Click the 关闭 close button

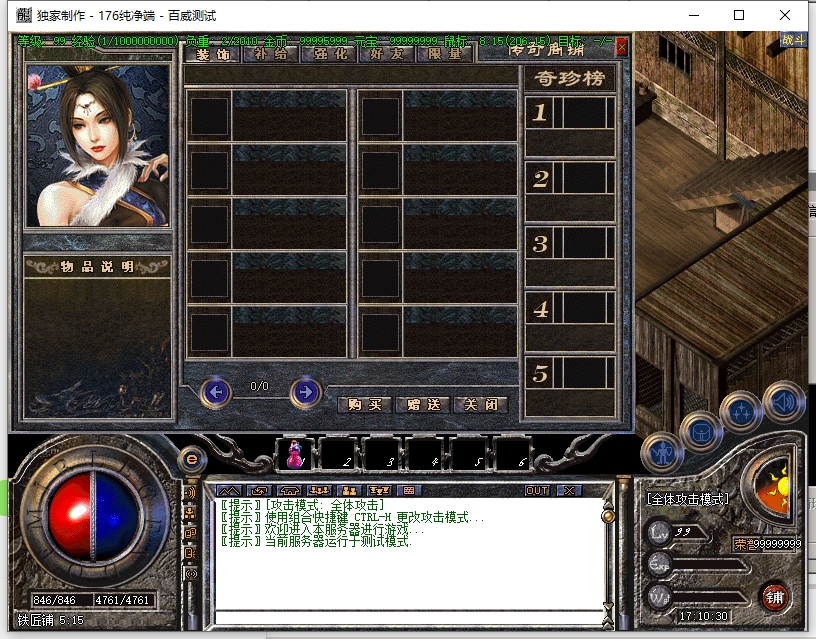coord(481,405)
